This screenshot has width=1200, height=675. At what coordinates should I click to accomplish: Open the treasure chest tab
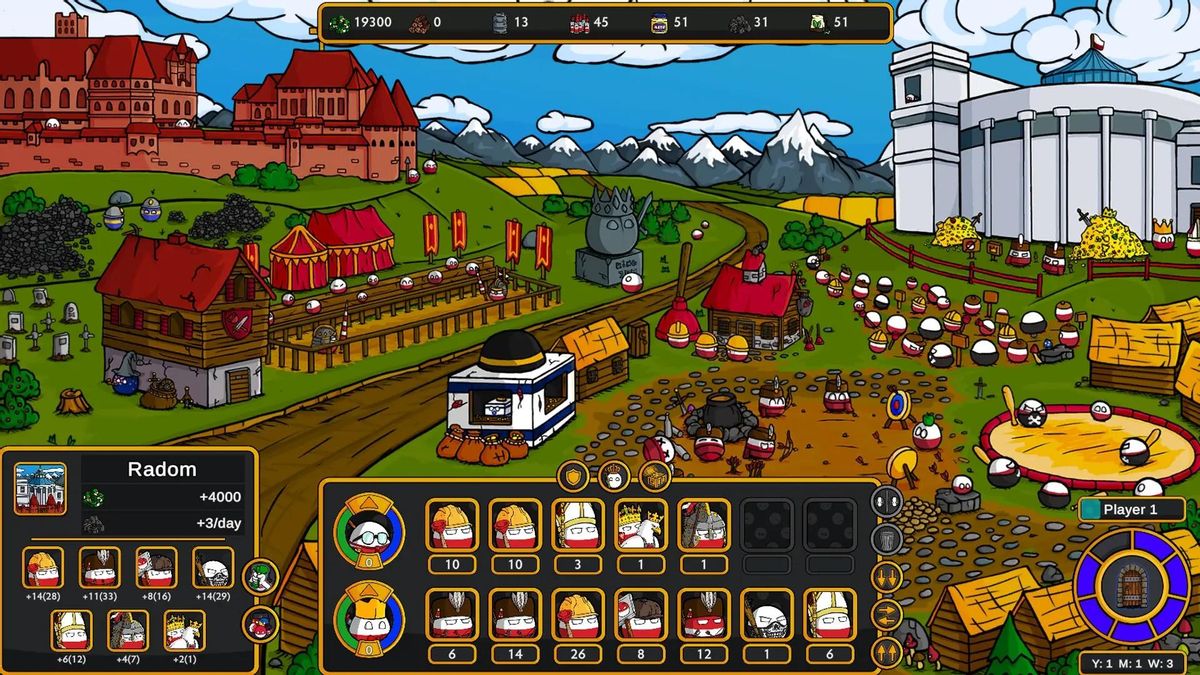tap(654, 477)
